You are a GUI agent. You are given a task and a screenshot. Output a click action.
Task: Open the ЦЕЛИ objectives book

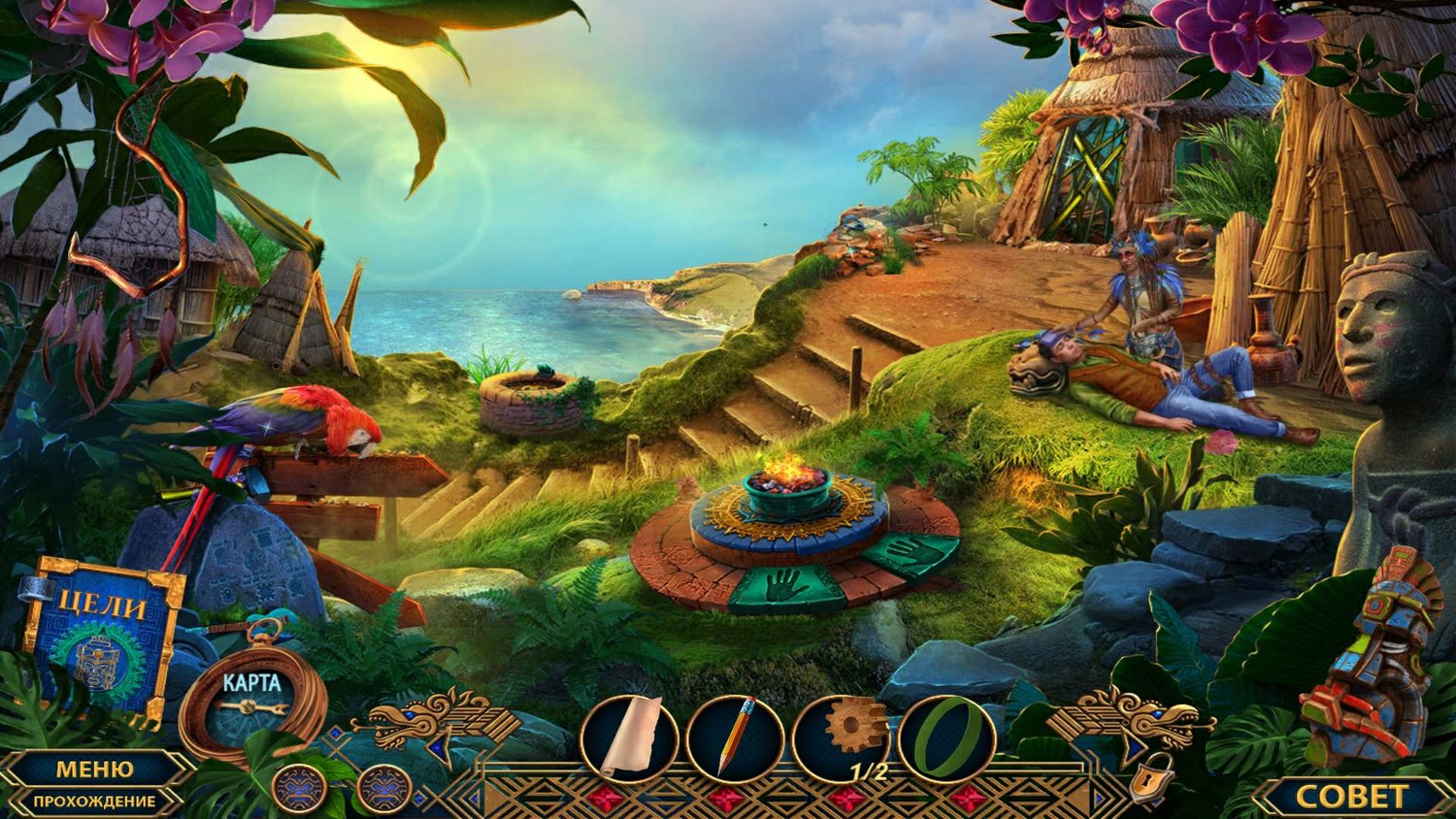(103, 639)
